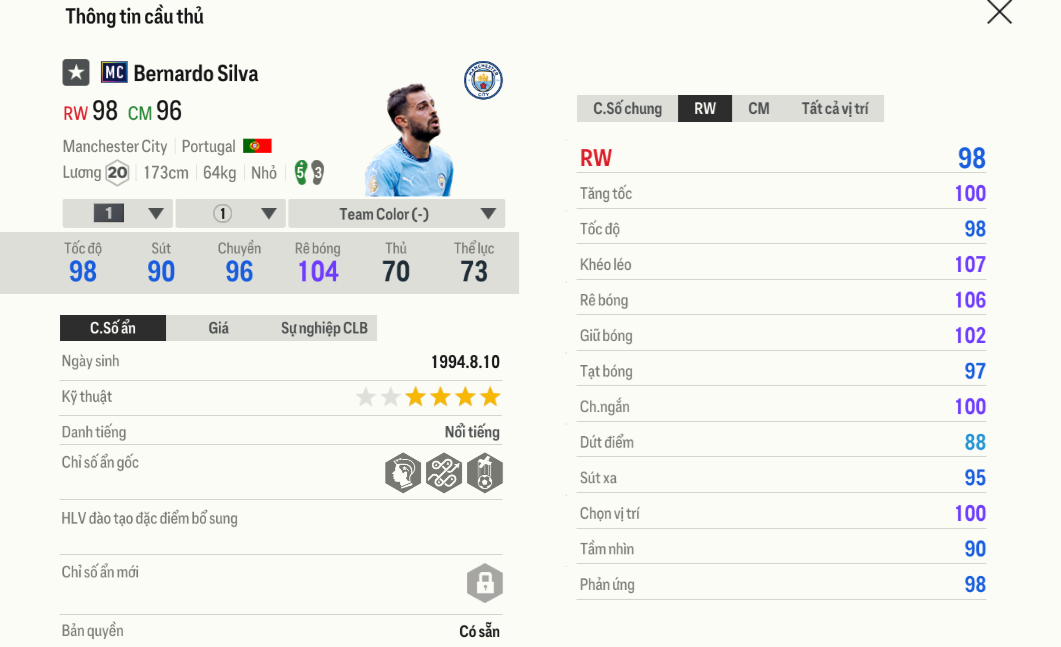Screen dimensions: 1061x647
Task: Show the CM position stats tab
Action: pos(759,109)
